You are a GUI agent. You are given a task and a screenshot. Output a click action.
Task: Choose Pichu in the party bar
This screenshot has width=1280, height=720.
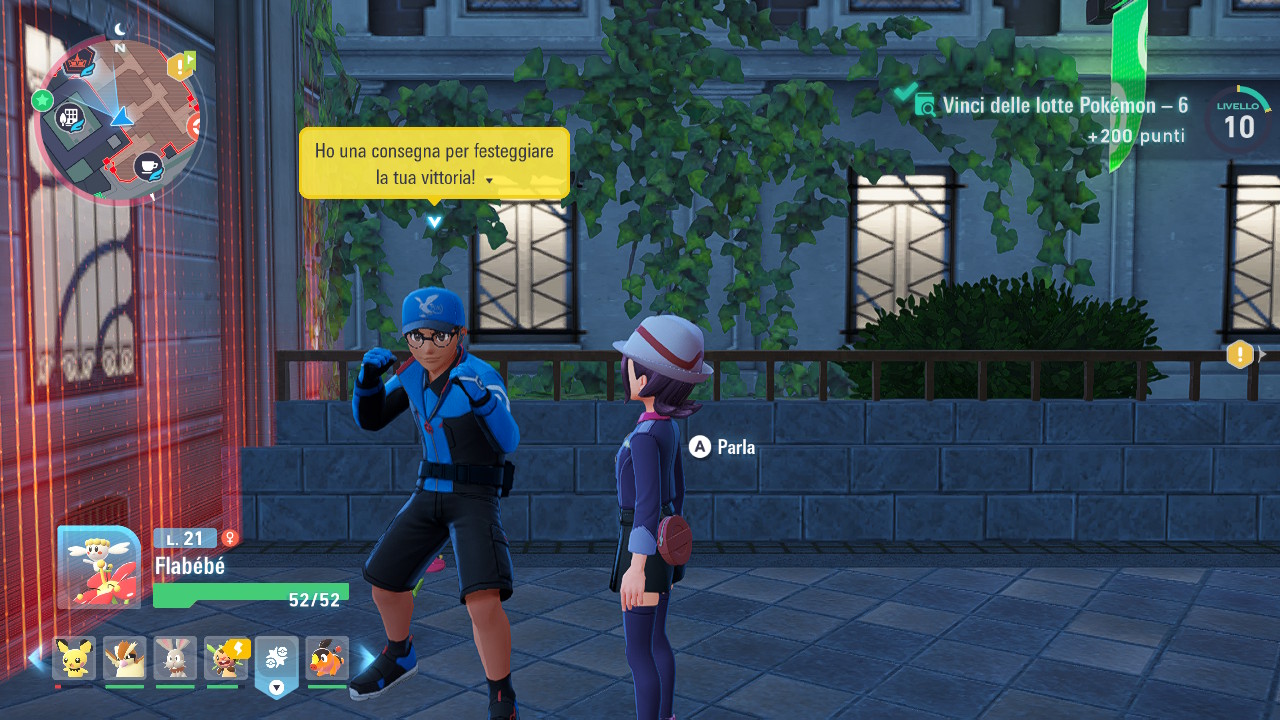coord(74,658)
